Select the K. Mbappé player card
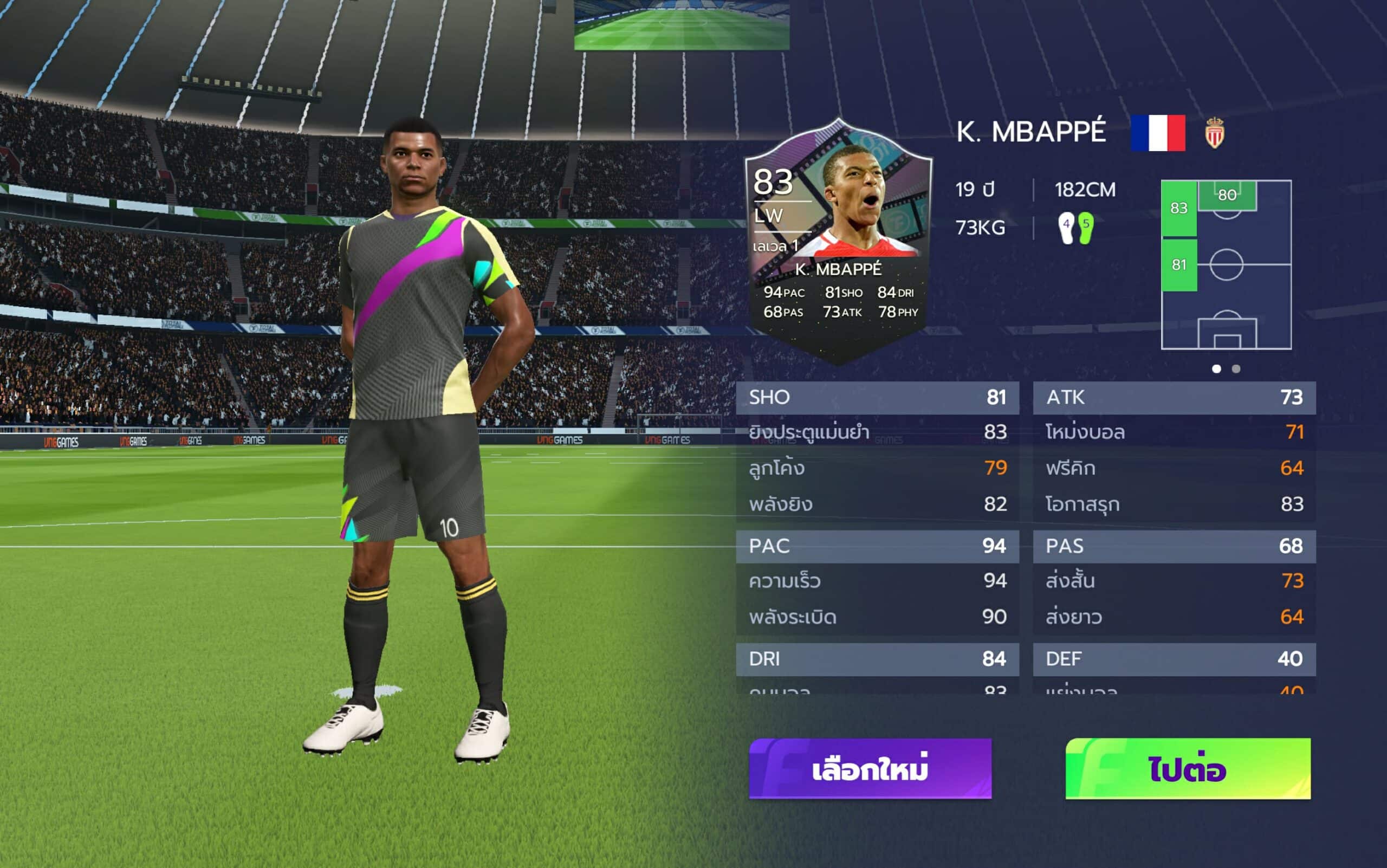The image size is (1387, 868). pyautogui.click(x=838, y=241)
